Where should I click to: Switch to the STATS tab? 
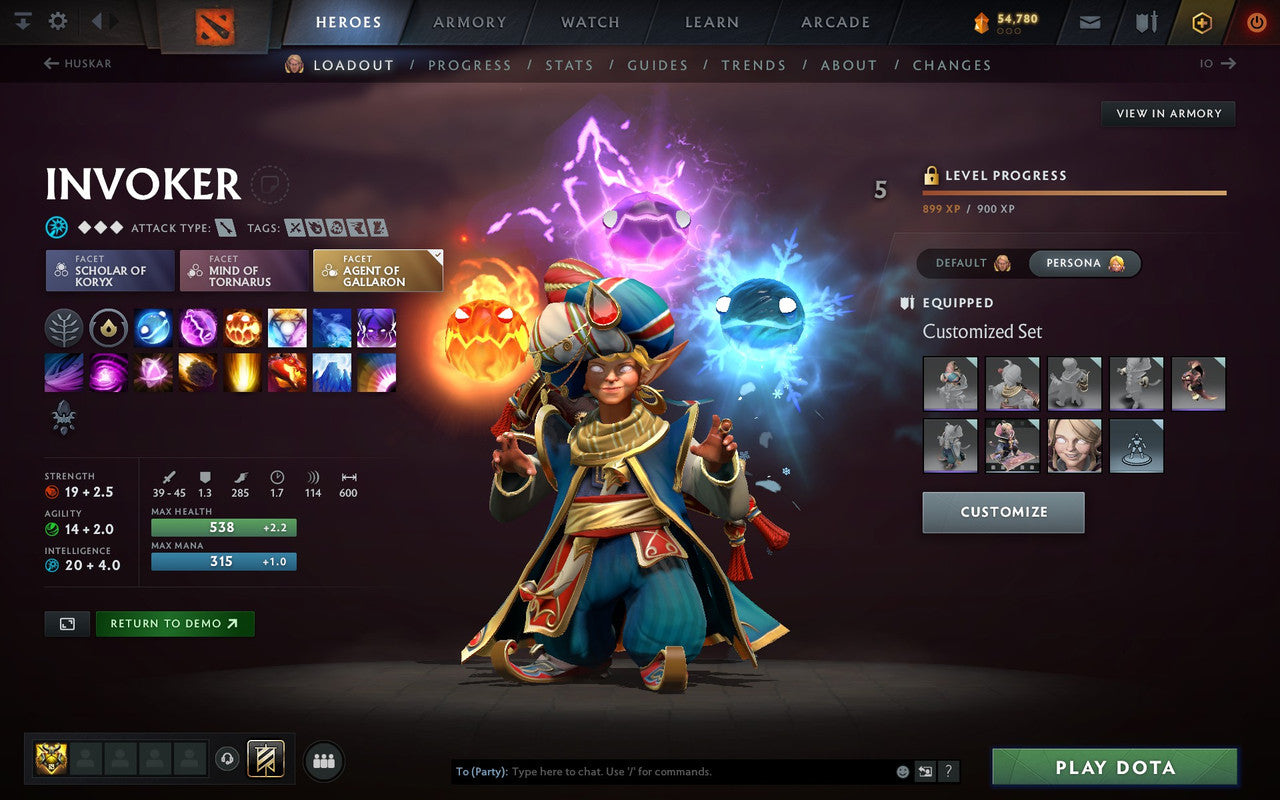[569, 65]
